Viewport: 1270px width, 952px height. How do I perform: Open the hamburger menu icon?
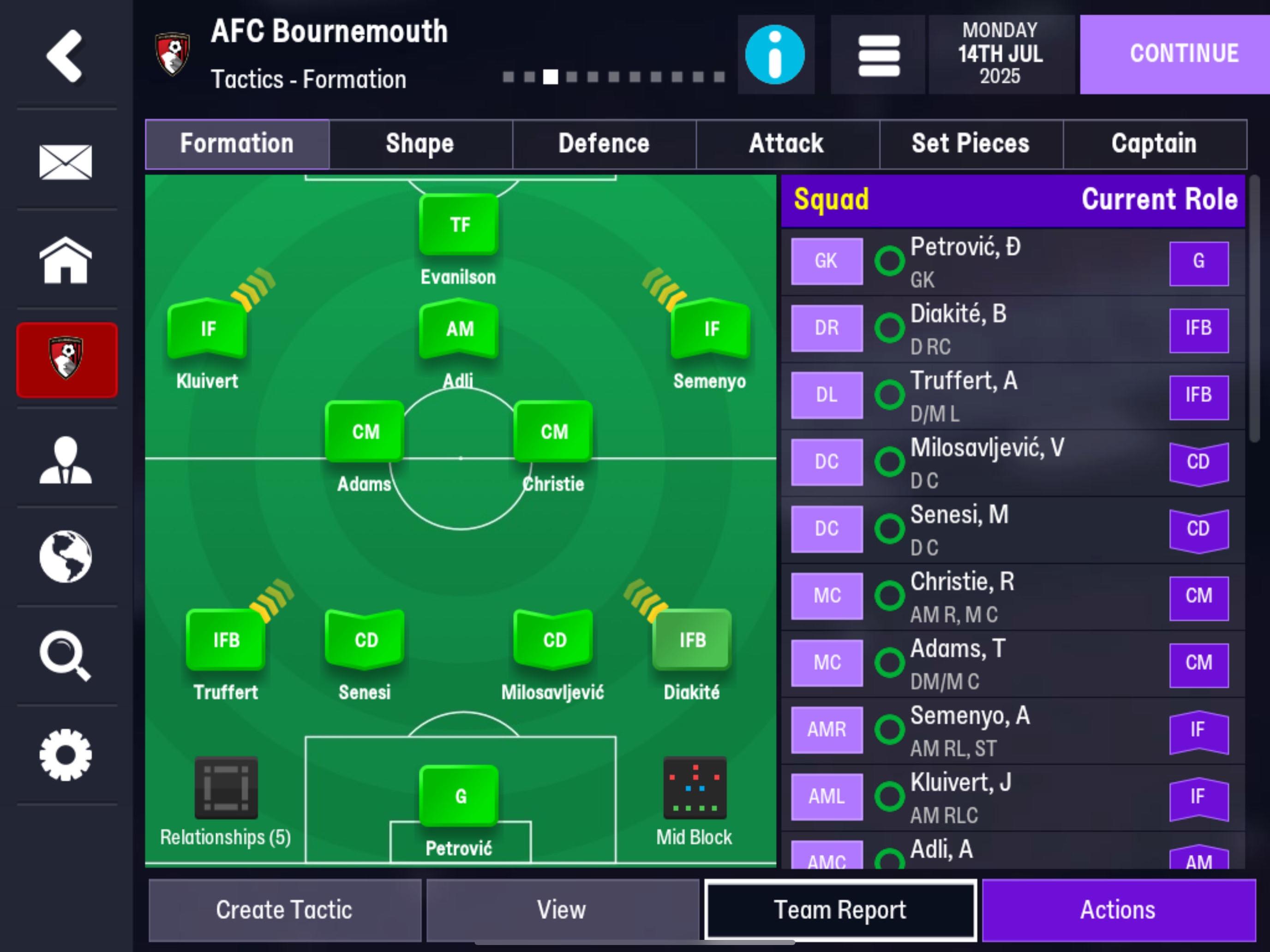tap(877, 54)
